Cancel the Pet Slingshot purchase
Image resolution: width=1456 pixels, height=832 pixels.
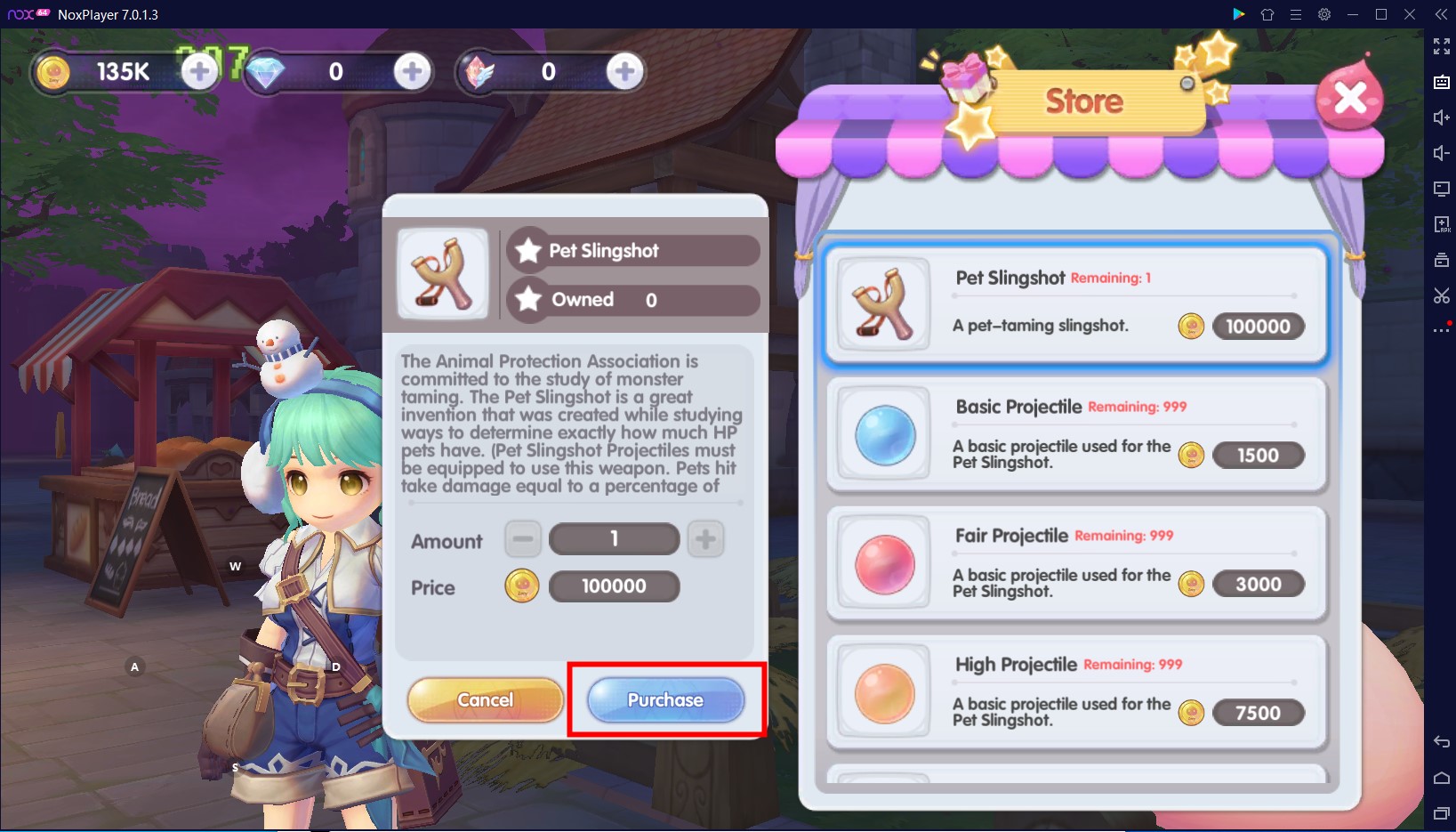point(485,700)
